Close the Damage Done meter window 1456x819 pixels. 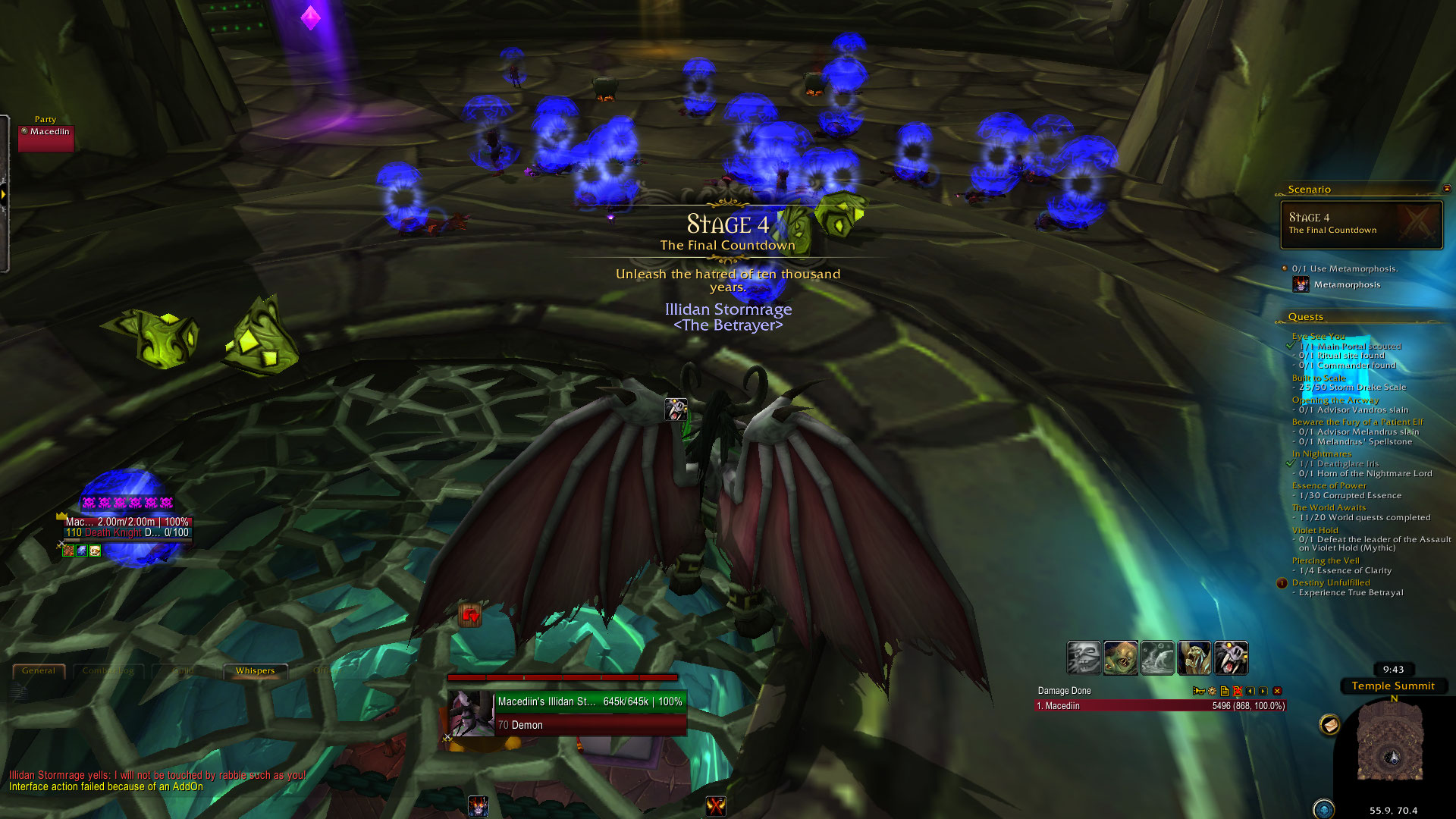click(x=1277, y=691)
